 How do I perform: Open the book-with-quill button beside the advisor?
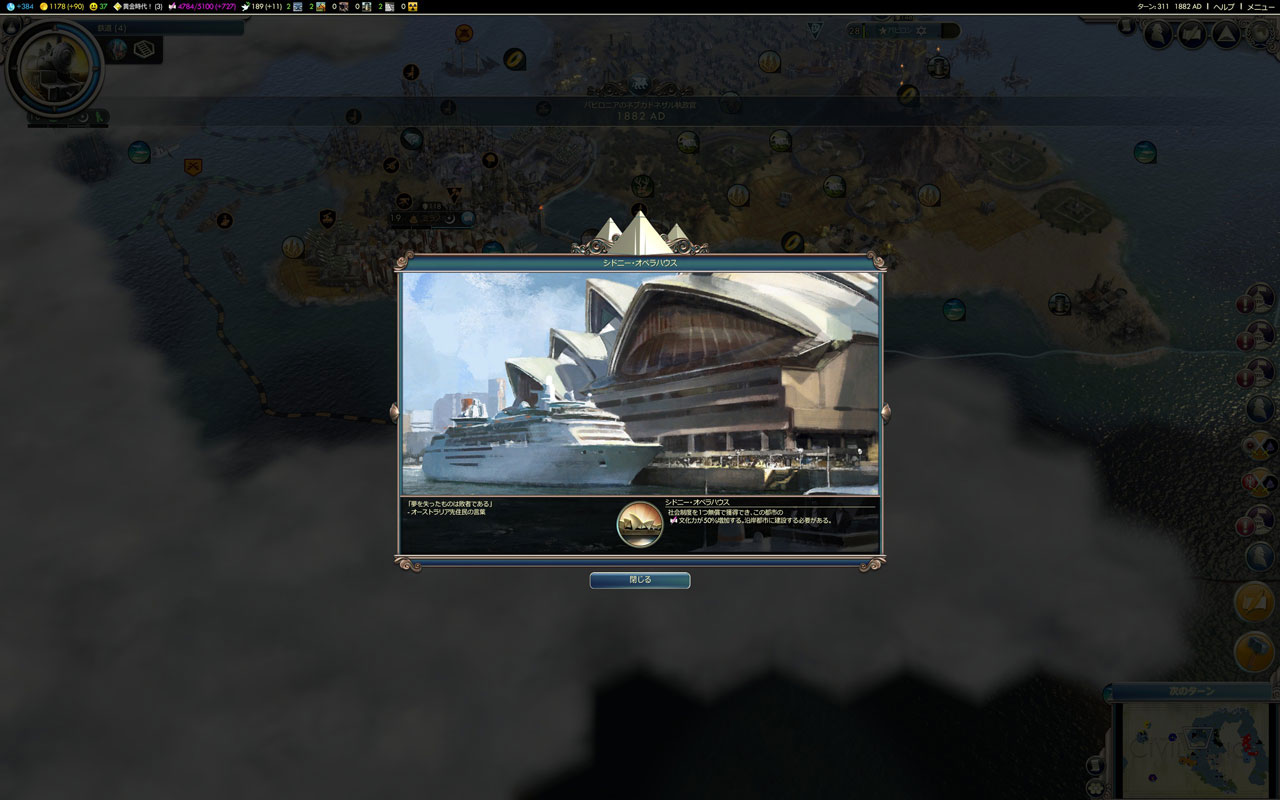pos(1192,35)
